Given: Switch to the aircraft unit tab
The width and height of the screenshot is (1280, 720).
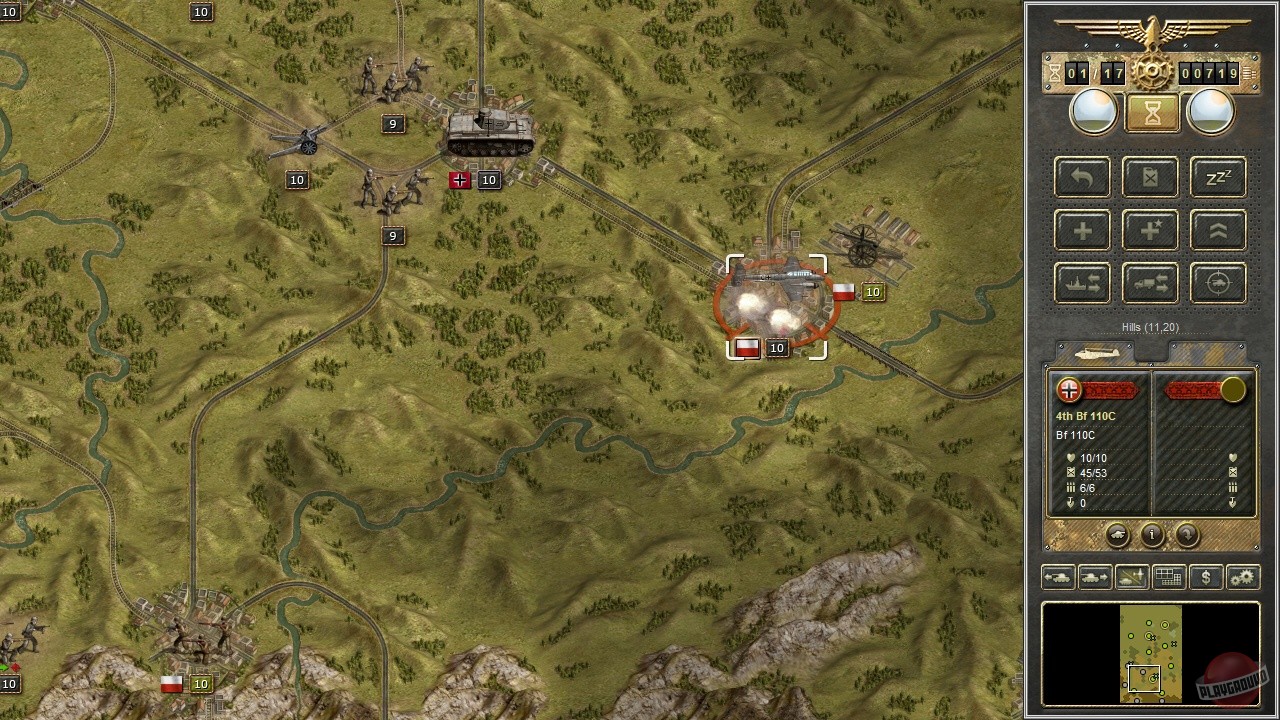Looking at the screenshot, I should coord(1095,352).
